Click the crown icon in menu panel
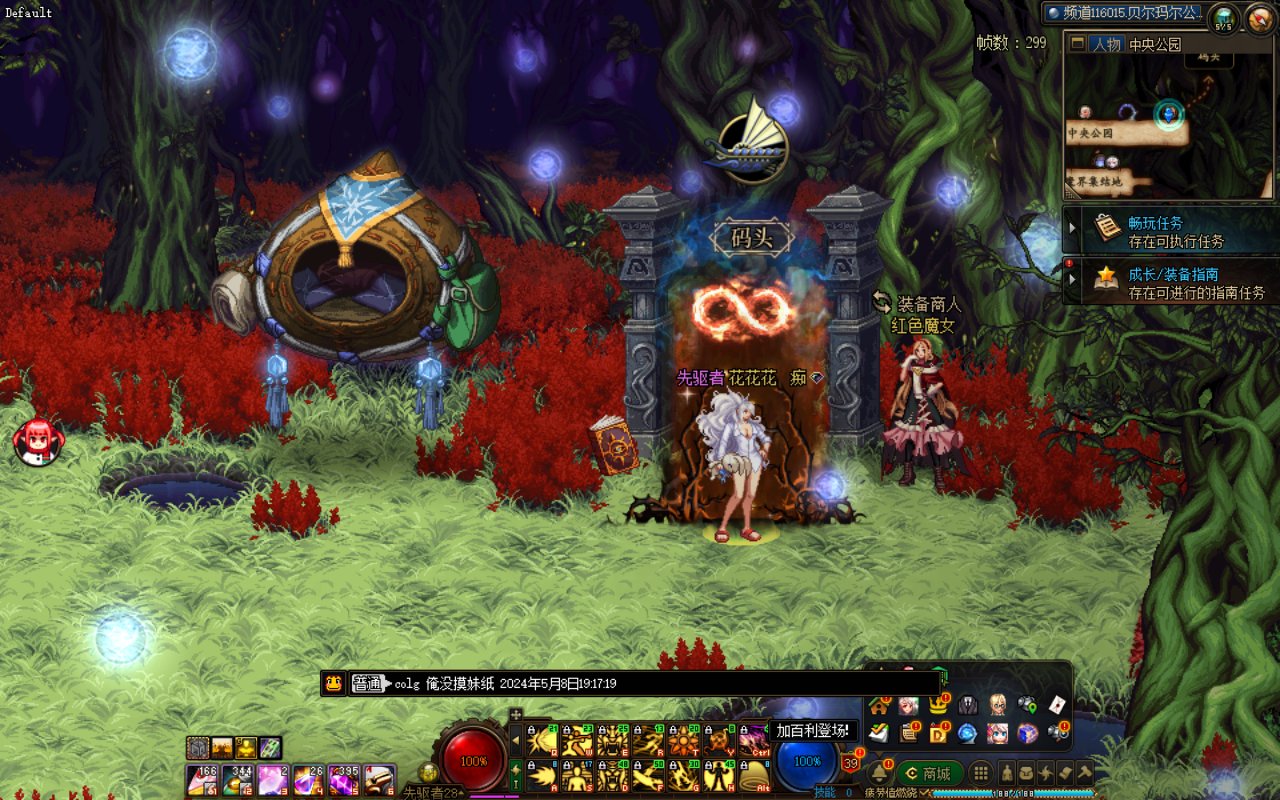This screenshot has width=1280, height=800. pyautogui.click(x=938, y=706)
